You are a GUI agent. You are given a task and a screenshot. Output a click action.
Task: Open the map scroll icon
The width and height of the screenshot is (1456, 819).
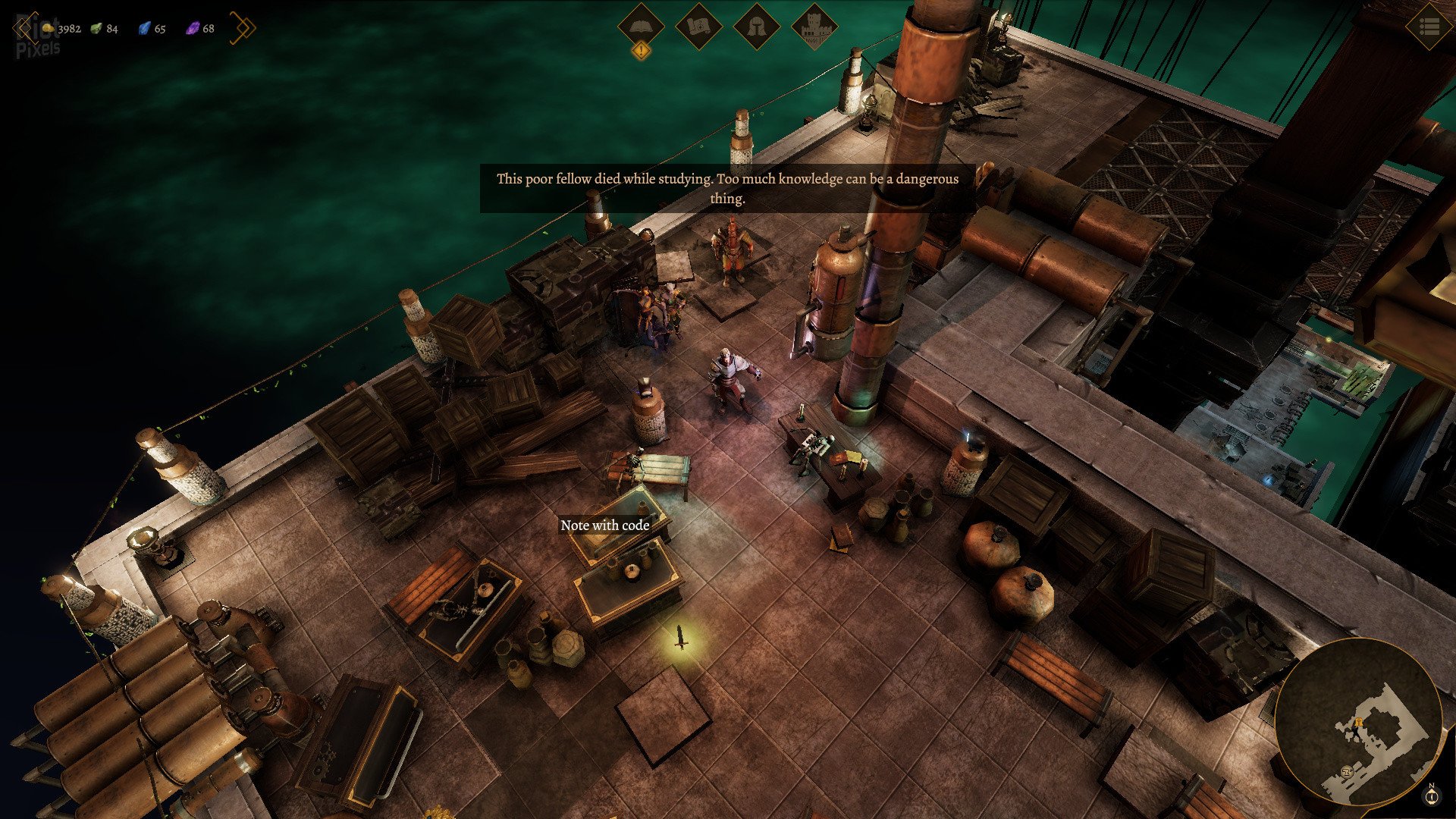pos(698,27)
